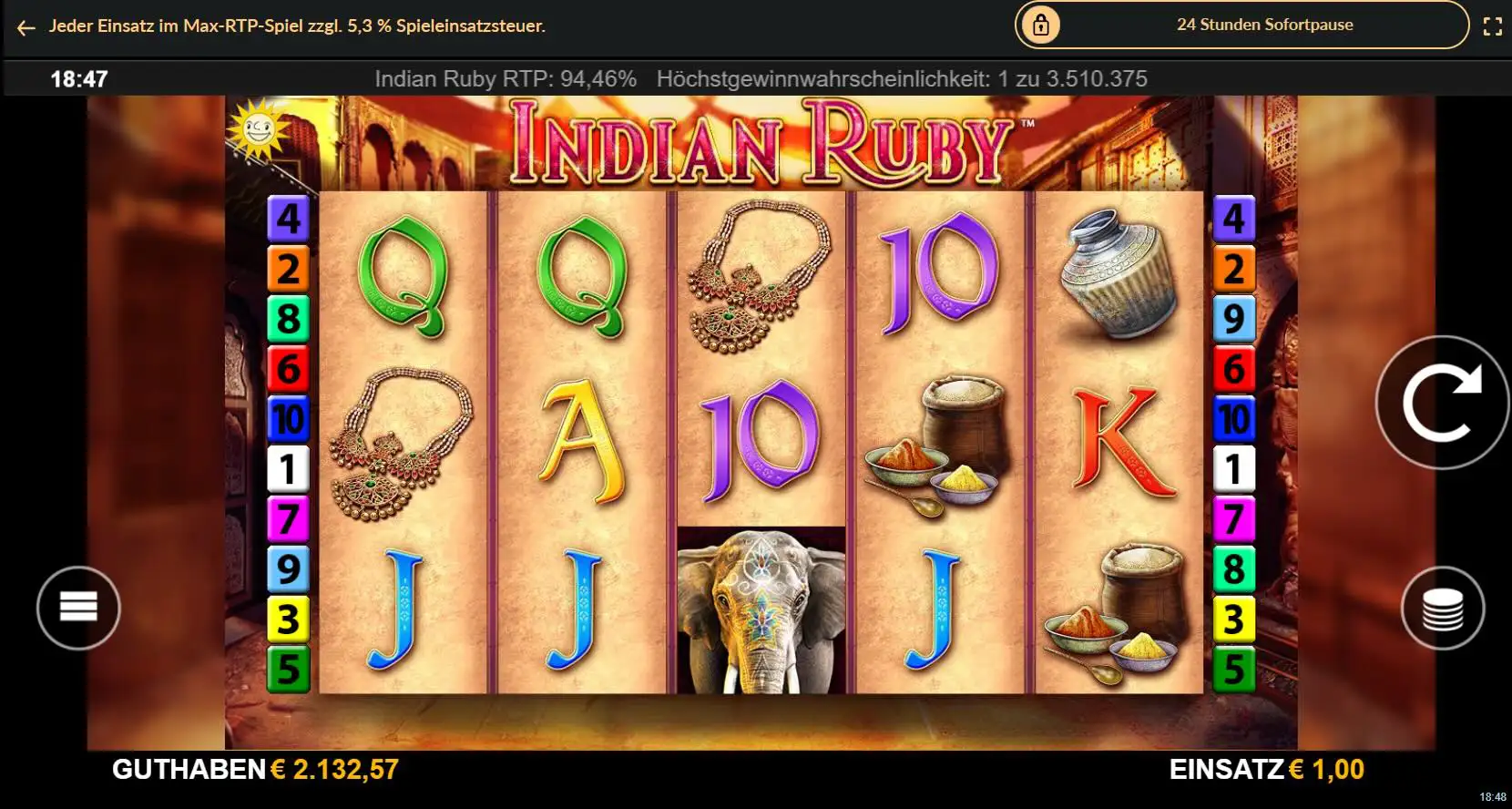Open bet settings with the coin stack icon
Image resolution: width=1512 pixels, height=809 pixels.
(1441, 608)
